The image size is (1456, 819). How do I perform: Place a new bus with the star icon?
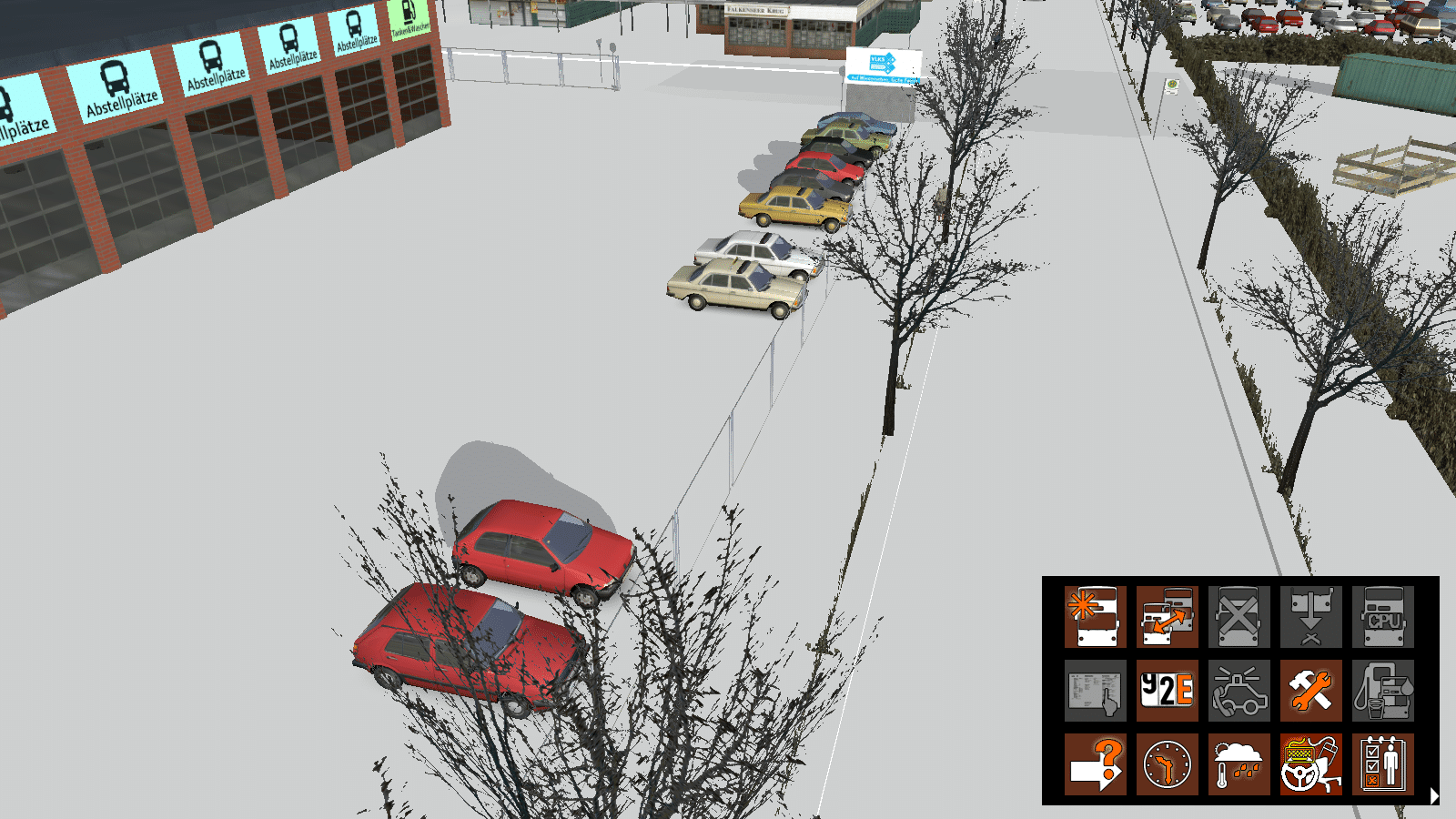1096,617
